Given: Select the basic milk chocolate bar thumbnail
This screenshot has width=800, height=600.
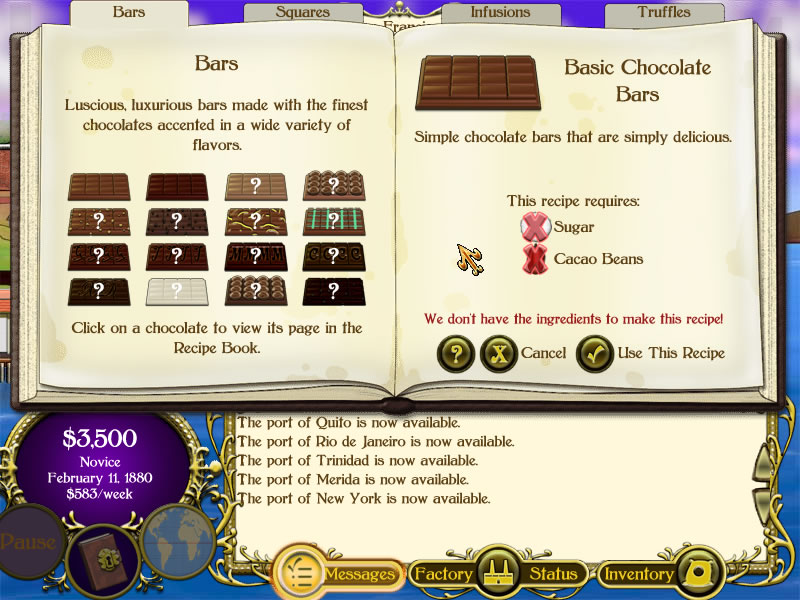Looking at the screenshot, I should click(98, 186).
